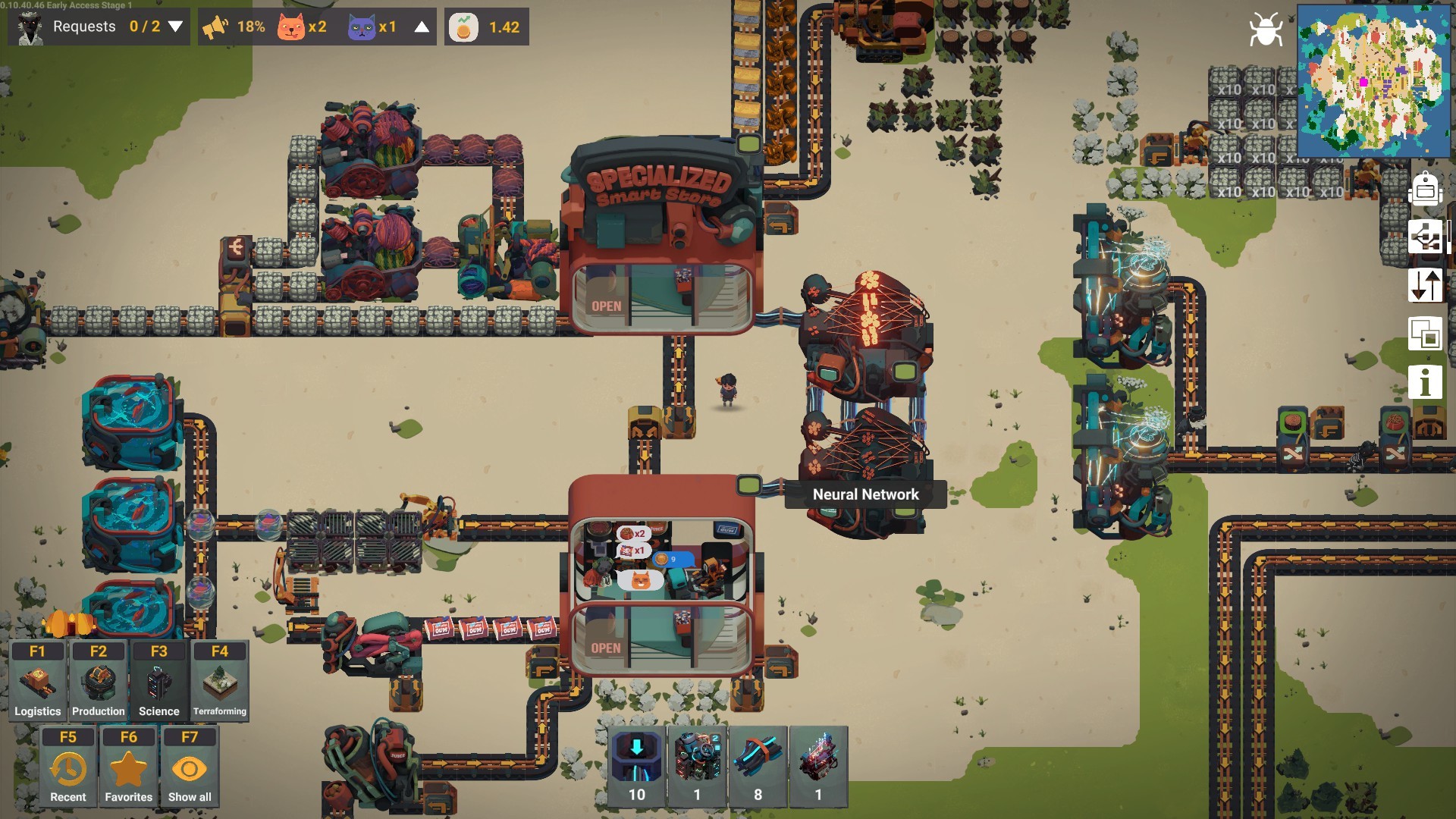The height and width of the screenshot is (819, 1456).
Task: Select the Production build category
Action: pos(98,680)
